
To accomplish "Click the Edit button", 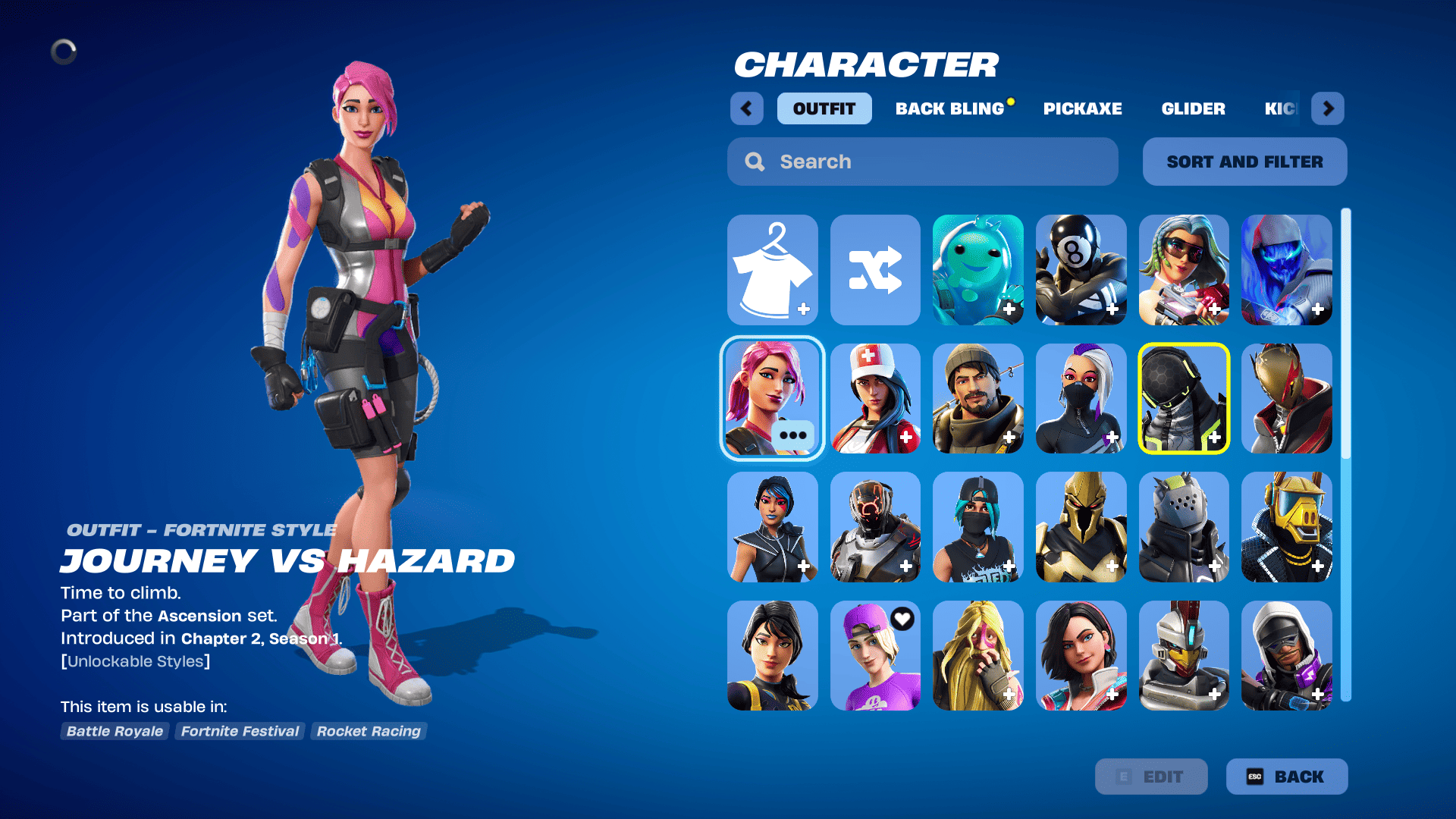I will [x=1150, y=777].
